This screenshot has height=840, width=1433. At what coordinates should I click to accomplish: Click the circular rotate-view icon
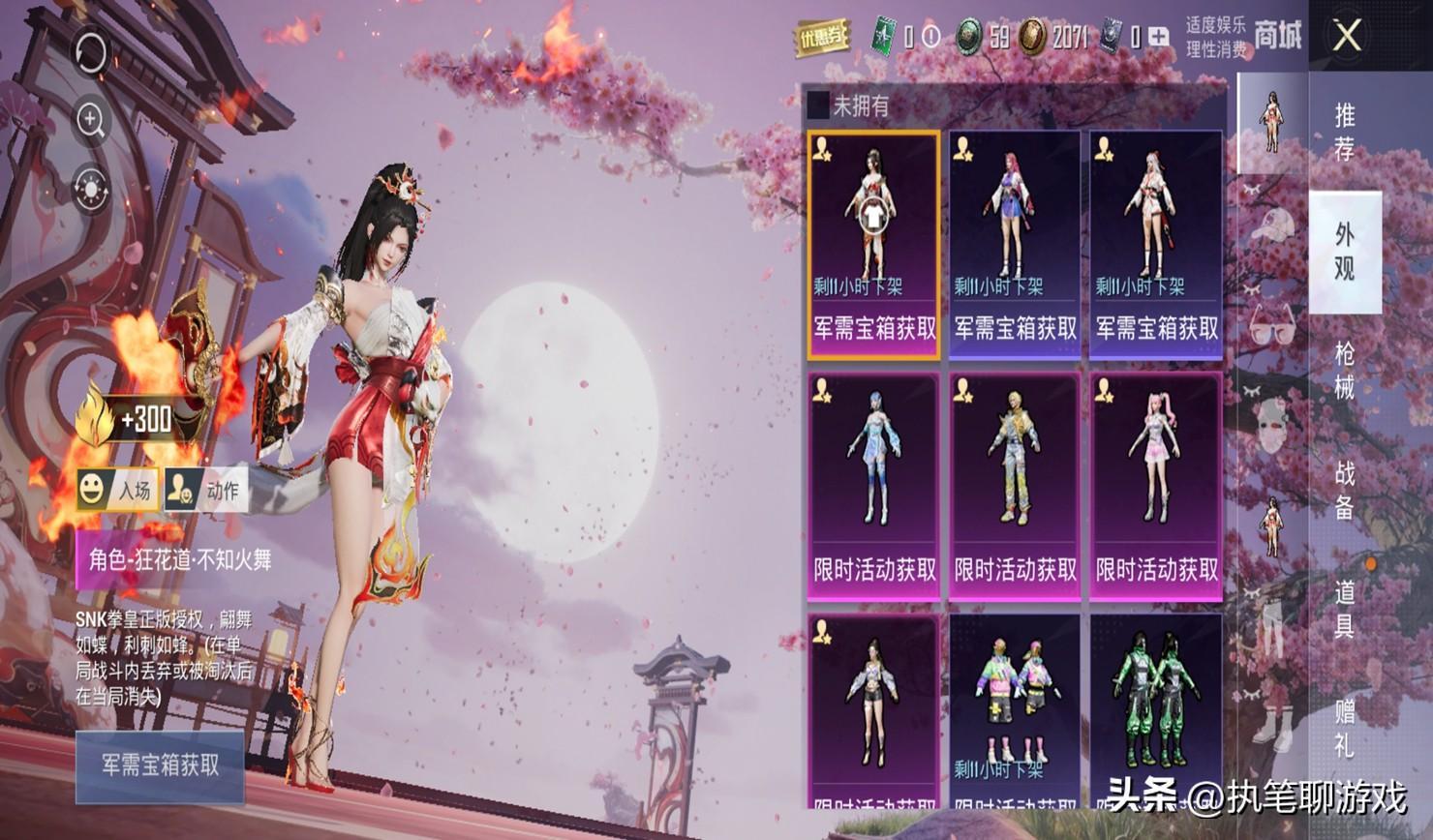[x=91, y=51]
